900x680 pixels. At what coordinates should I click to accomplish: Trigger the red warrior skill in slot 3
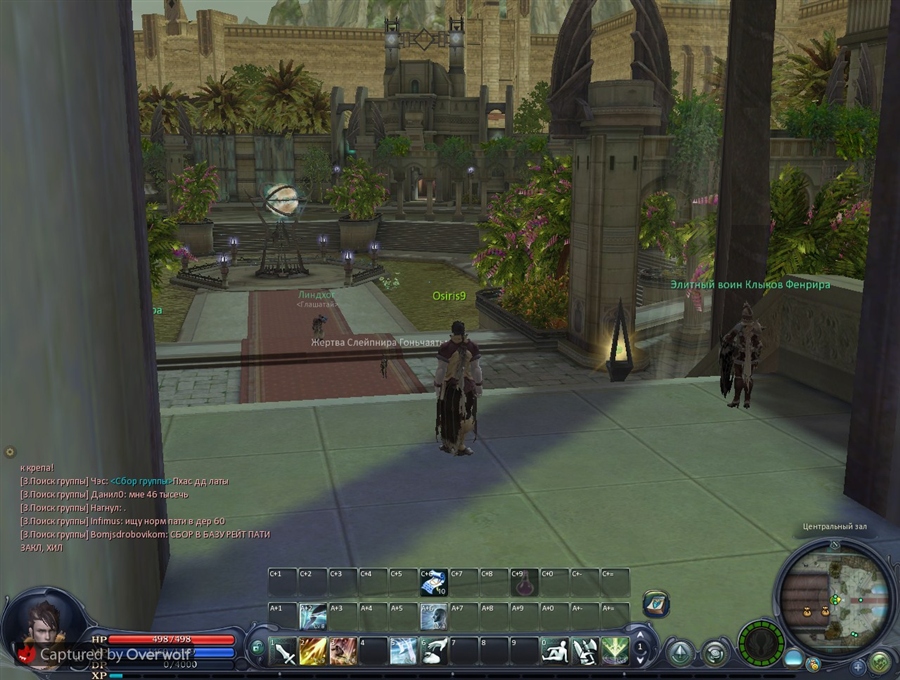tap(343, 651)
